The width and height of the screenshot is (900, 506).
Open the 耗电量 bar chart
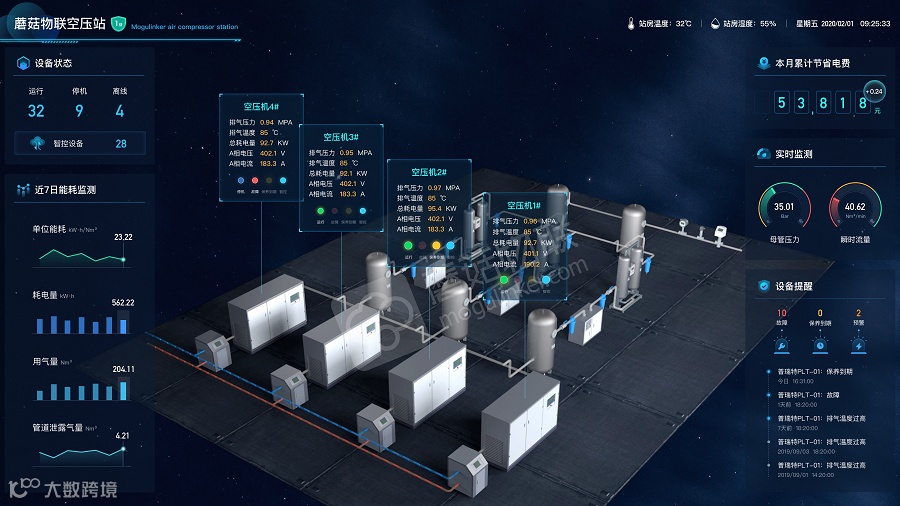pos(82,323)
